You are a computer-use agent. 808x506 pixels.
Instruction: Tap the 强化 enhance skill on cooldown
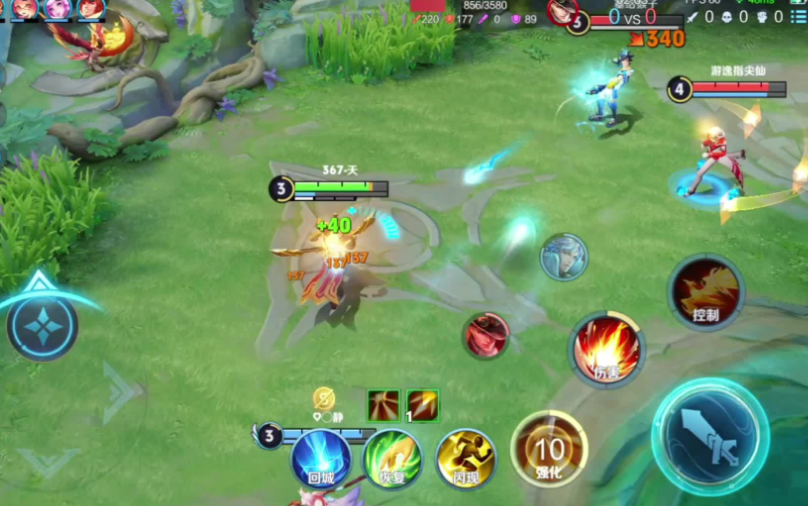549,449
